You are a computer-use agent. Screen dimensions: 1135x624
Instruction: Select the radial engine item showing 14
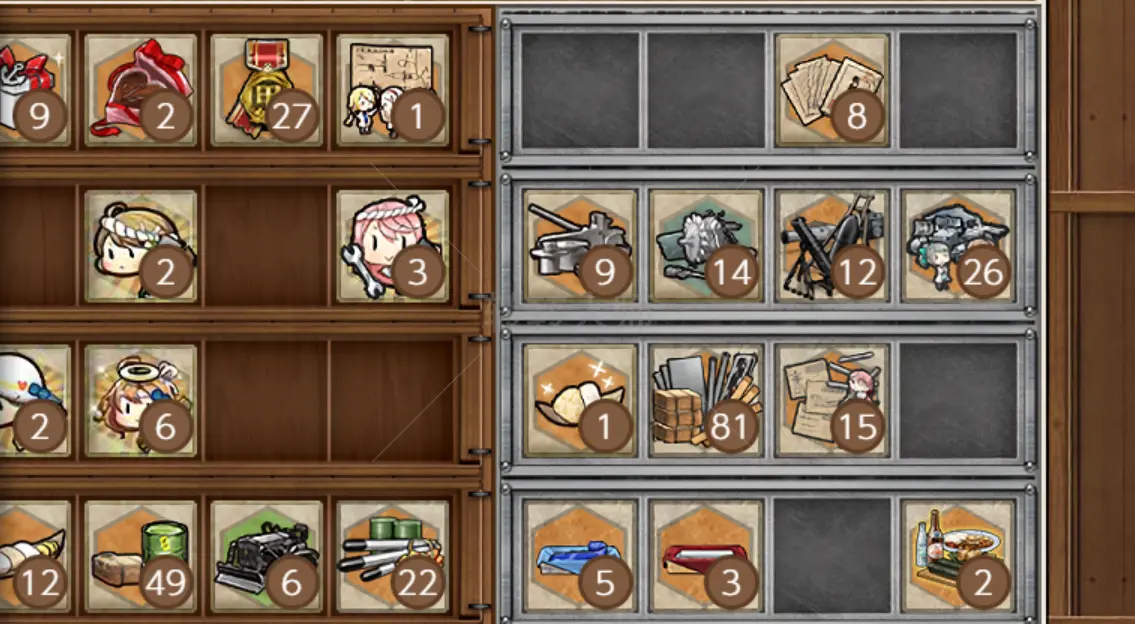pos(706,246)
